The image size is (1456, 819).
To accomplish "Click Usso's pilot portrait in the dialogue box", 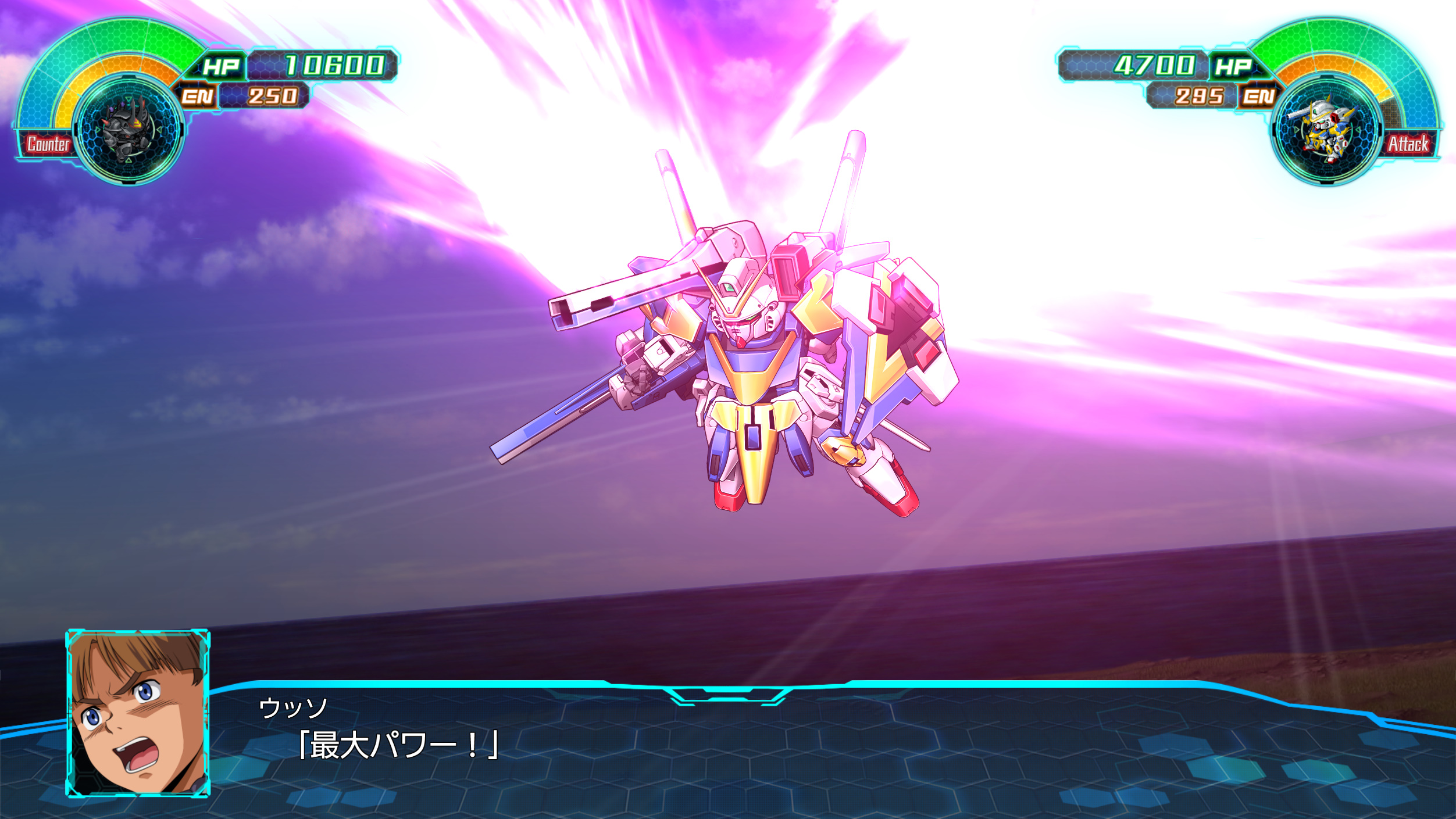I will [137, 713].
